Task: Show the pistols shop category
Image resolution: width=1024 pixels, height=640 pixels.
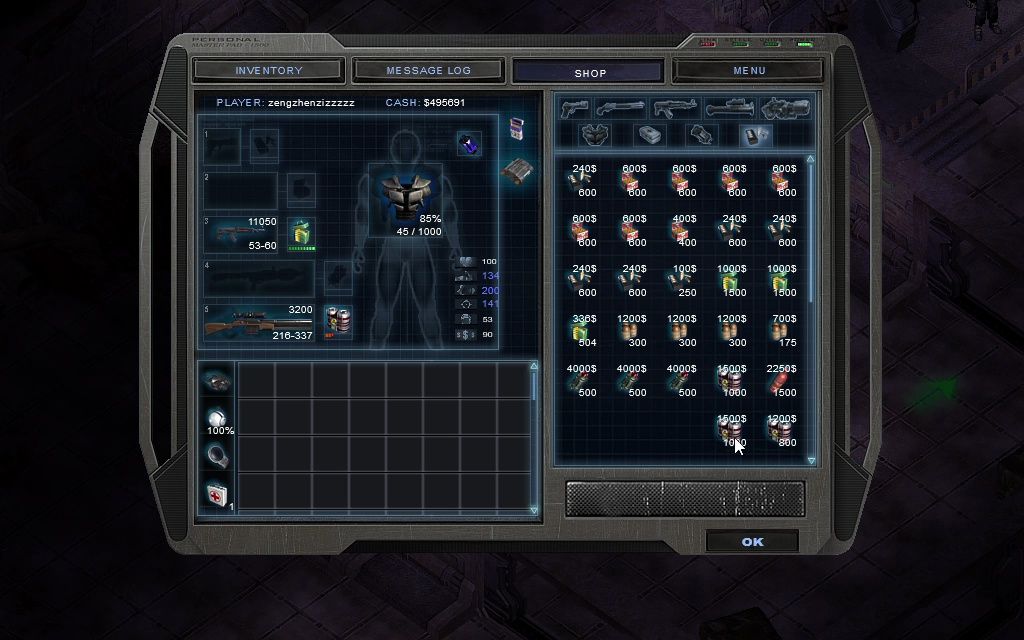Action: [x=575, y=108]
